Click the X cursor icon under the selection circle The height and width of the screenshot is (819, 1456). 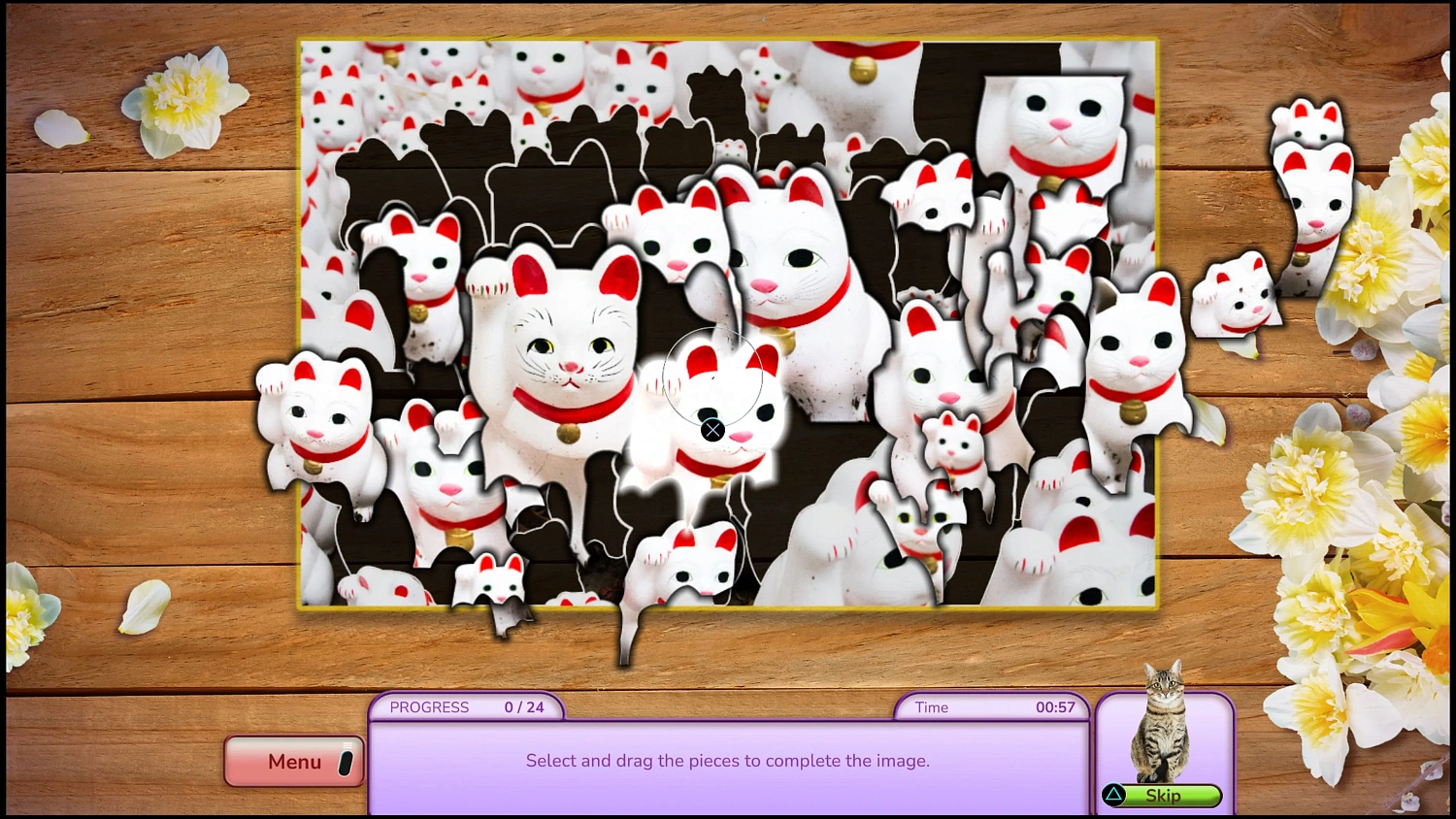coord(712,430)
